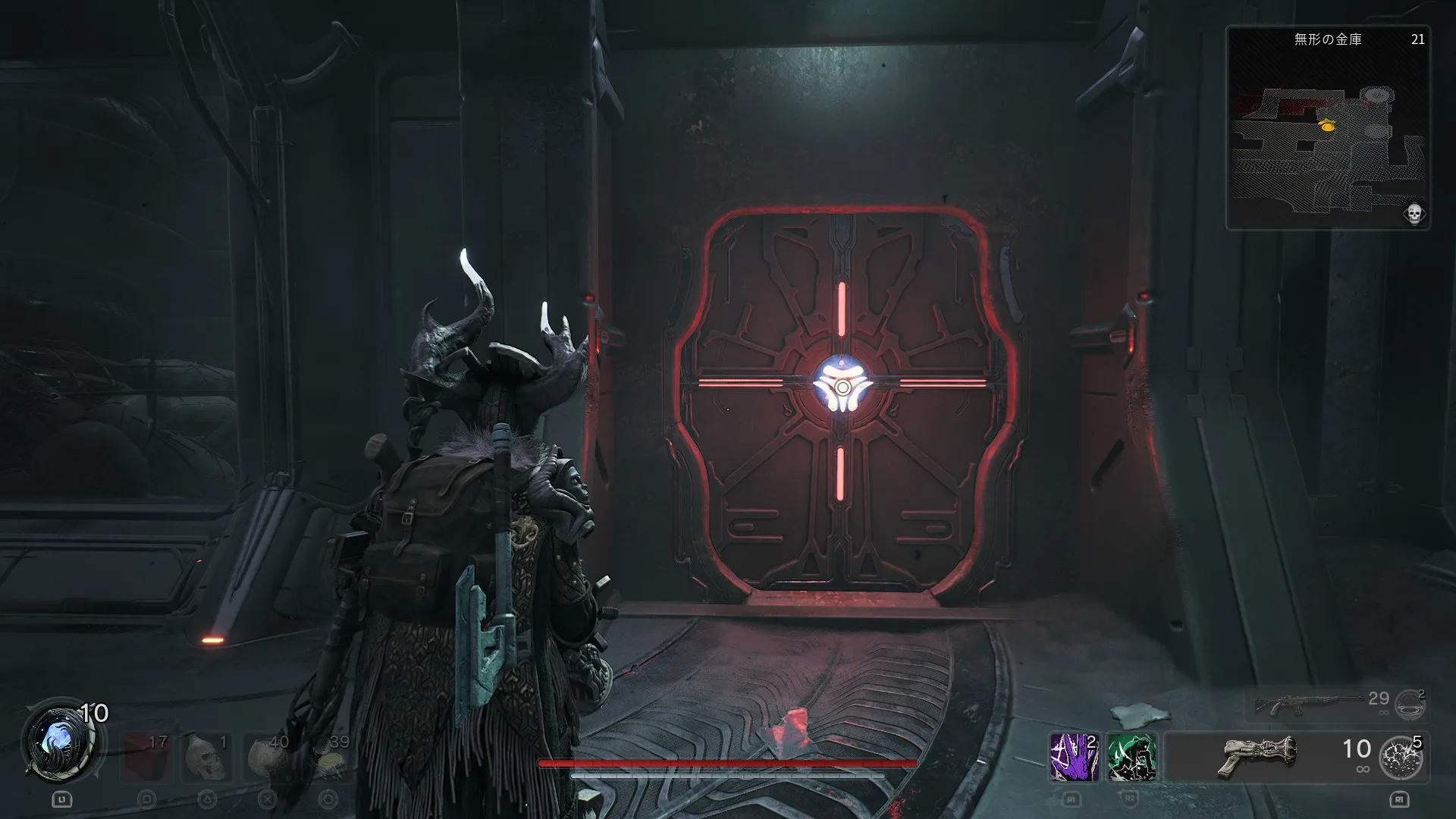
Task: Use the skull consumable quick slot
Action: (x=206, y=756)
